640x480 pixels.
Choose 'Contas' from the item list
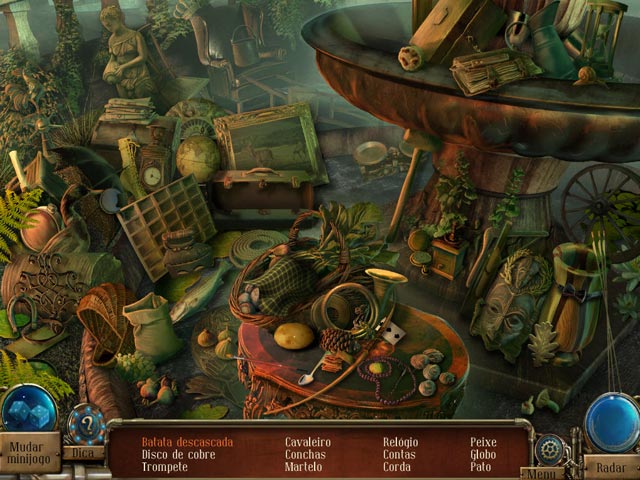tap(401, 454)
